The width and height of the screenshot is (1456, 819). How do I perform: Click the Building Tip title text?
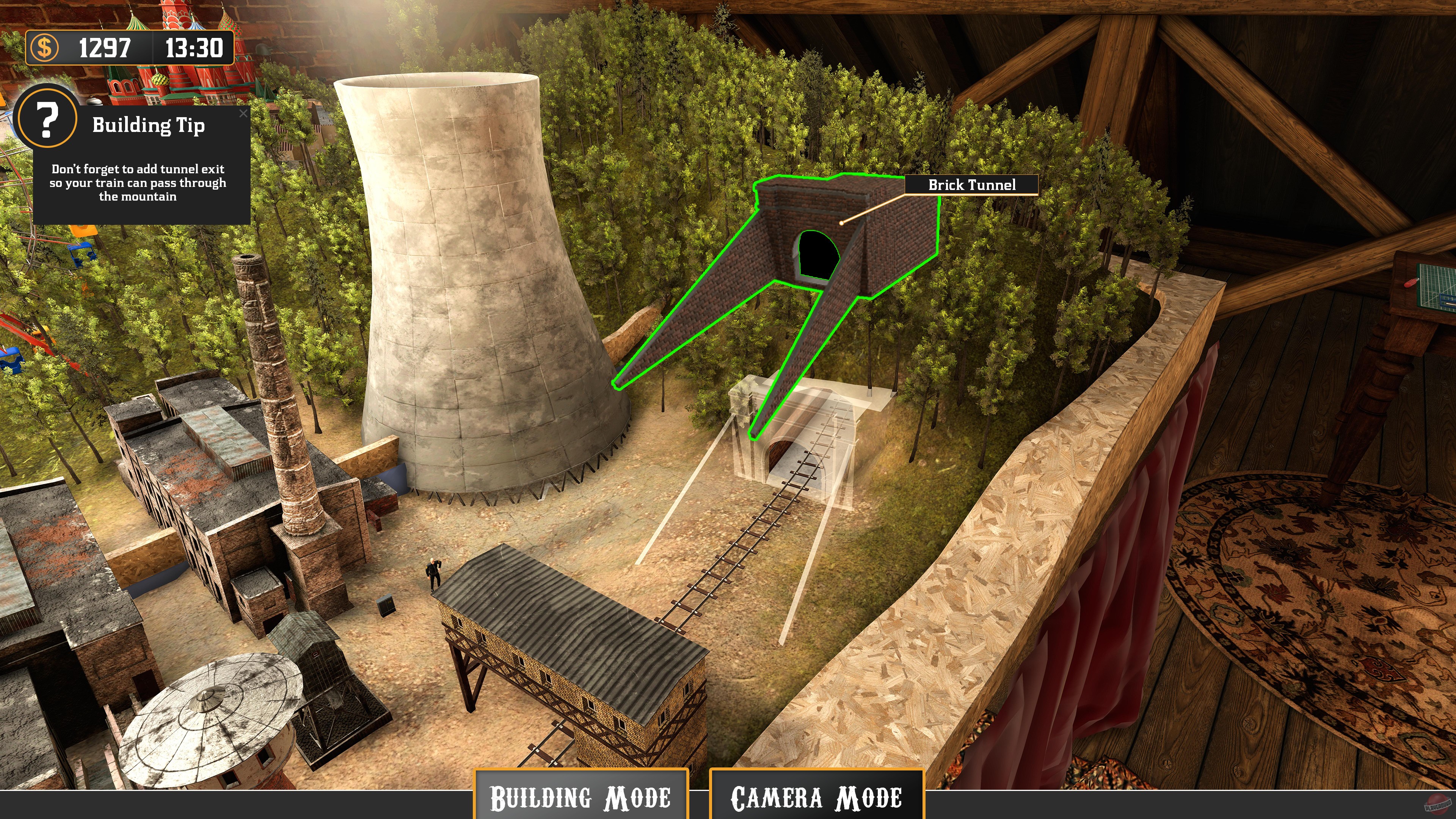click(x=149, y=126)
